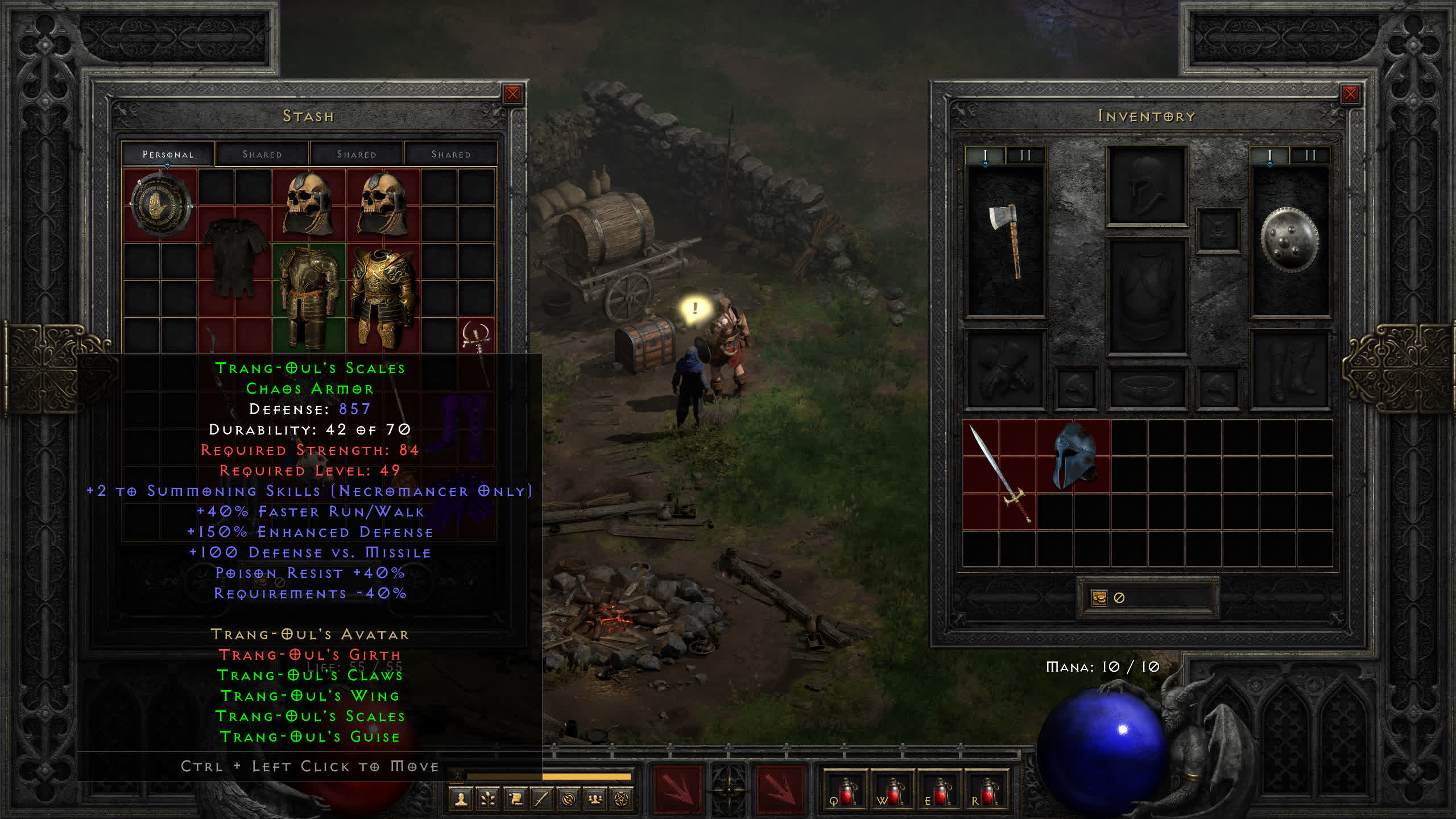
Task: Open the party icon with three figures
Action: point(595,800)
